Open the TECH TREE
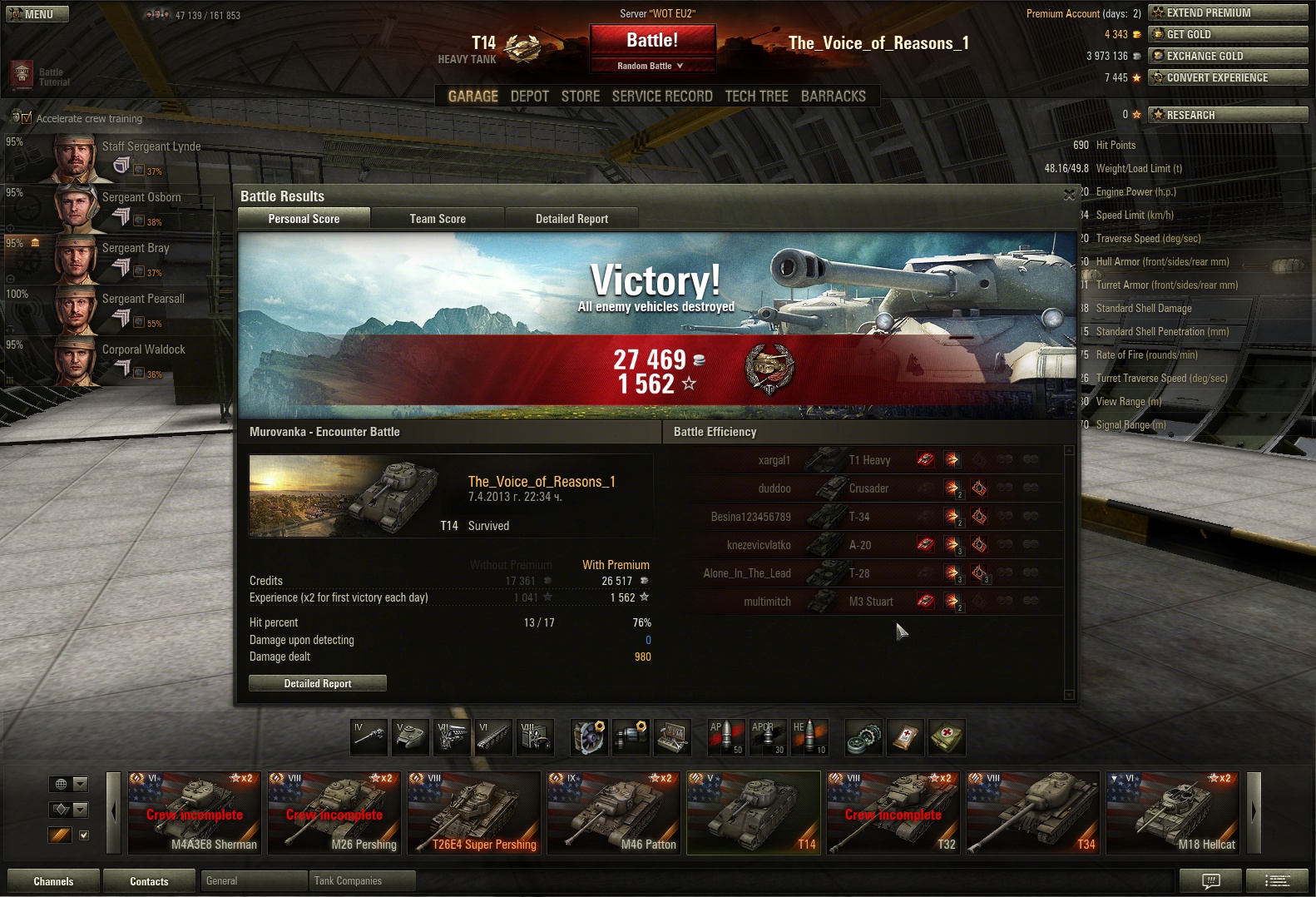 756,97
